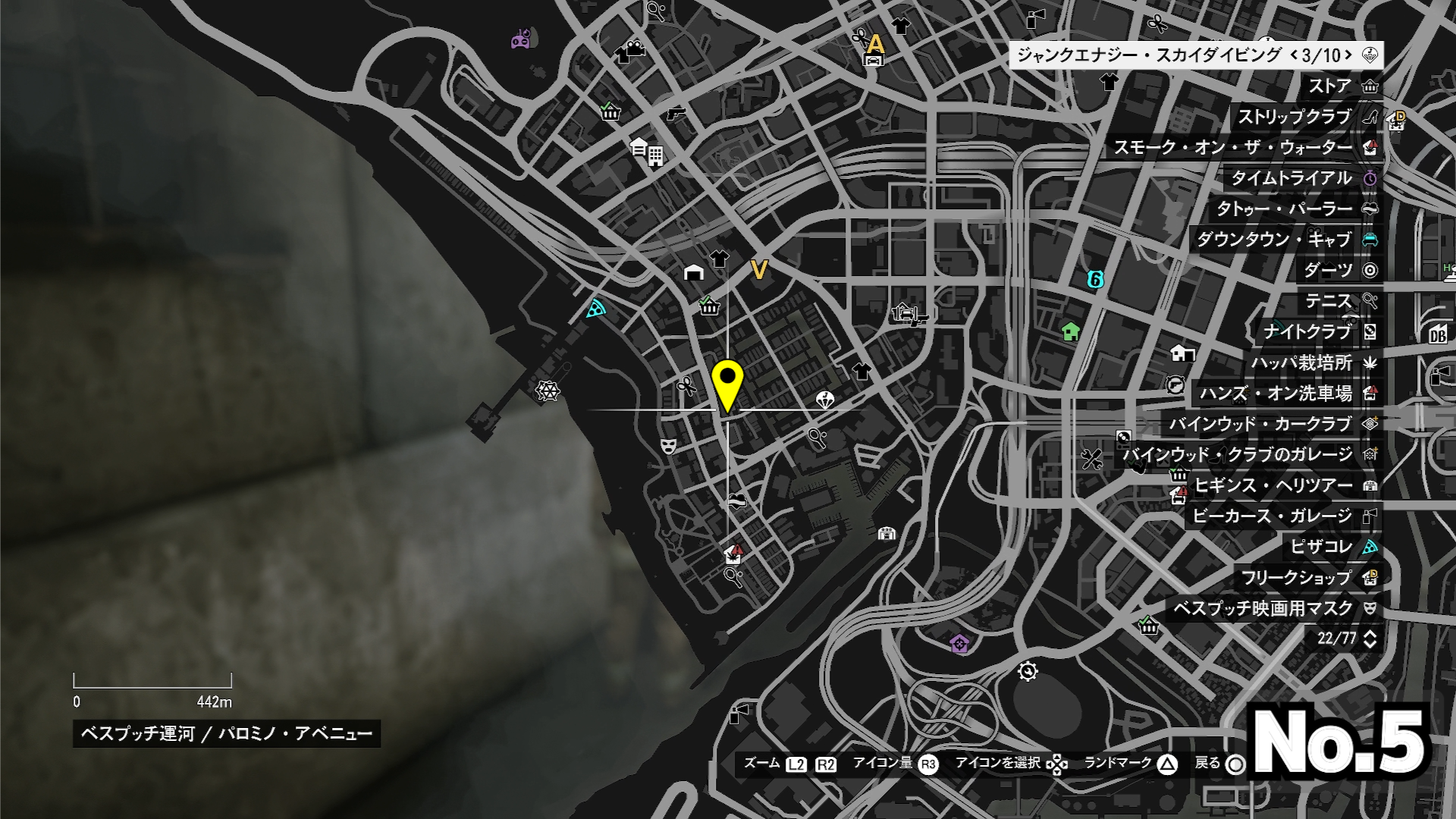Choose ハンズ・オン洗車場 legend entry
The image size is (1456, 819).
pyautogui.click(x=1286, y=394)
